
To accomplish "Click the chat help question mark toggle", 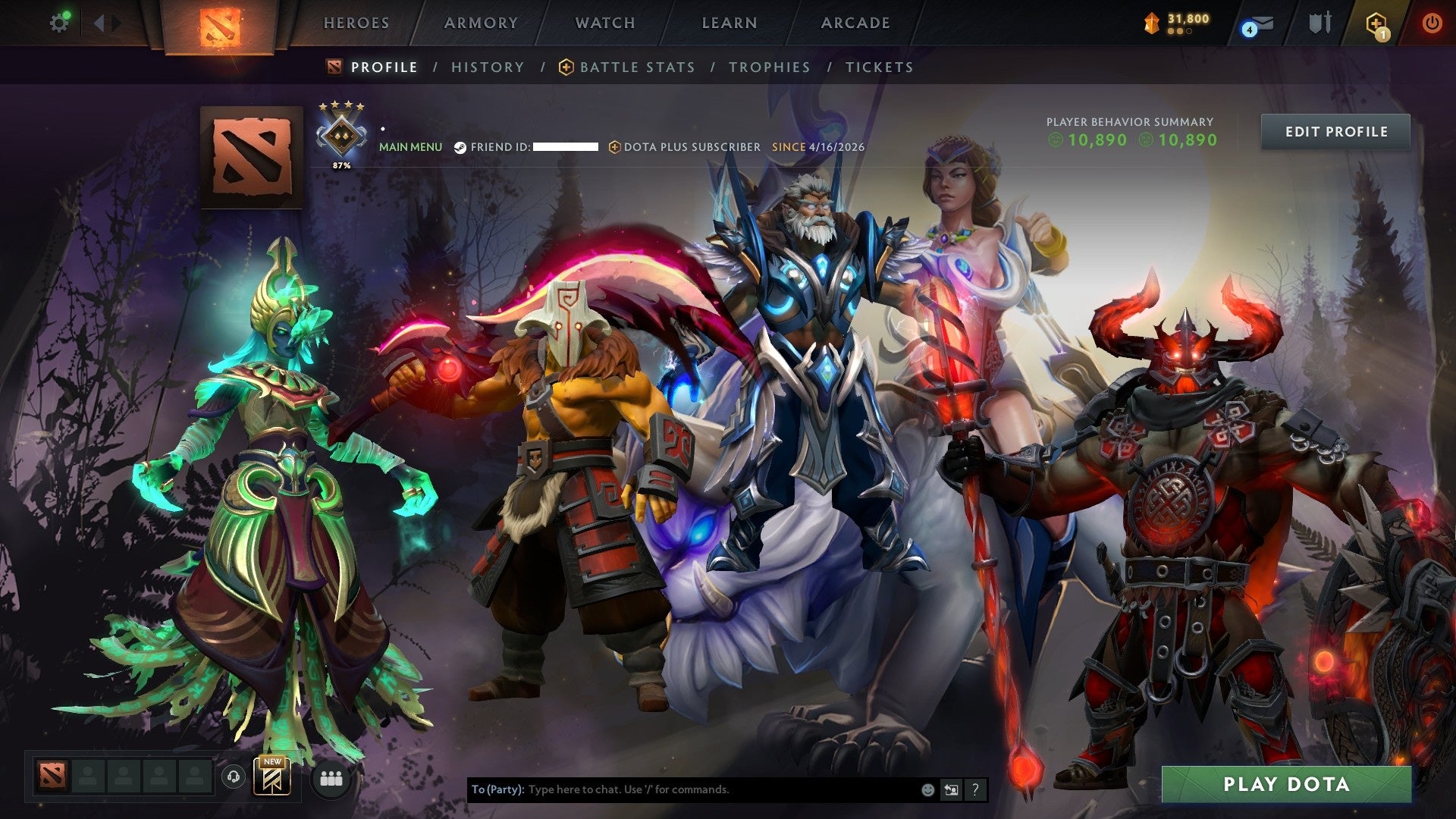I will point(974,789).
